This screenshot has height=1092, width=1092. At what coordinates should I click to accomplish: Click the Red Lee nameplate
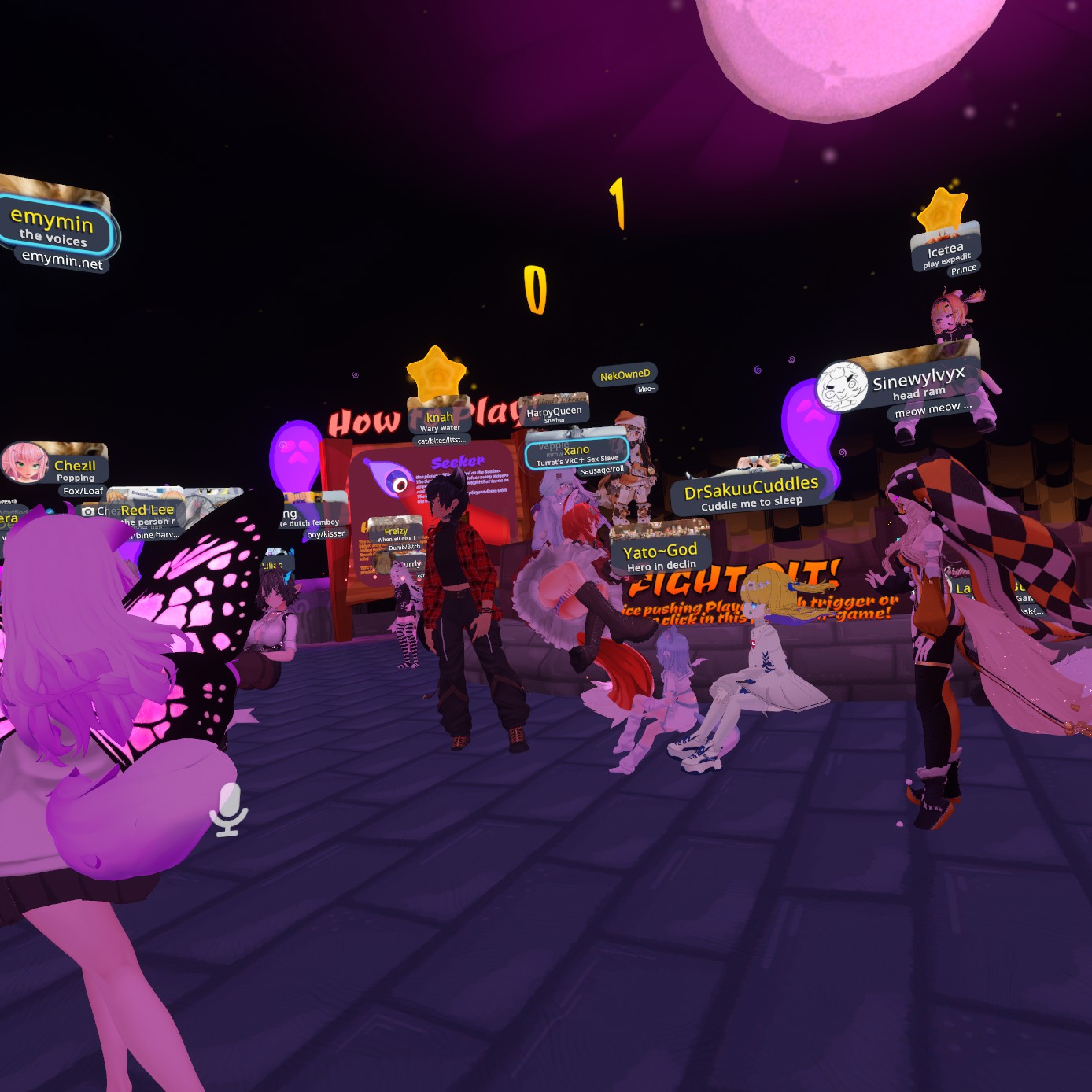tap(147, 514)
